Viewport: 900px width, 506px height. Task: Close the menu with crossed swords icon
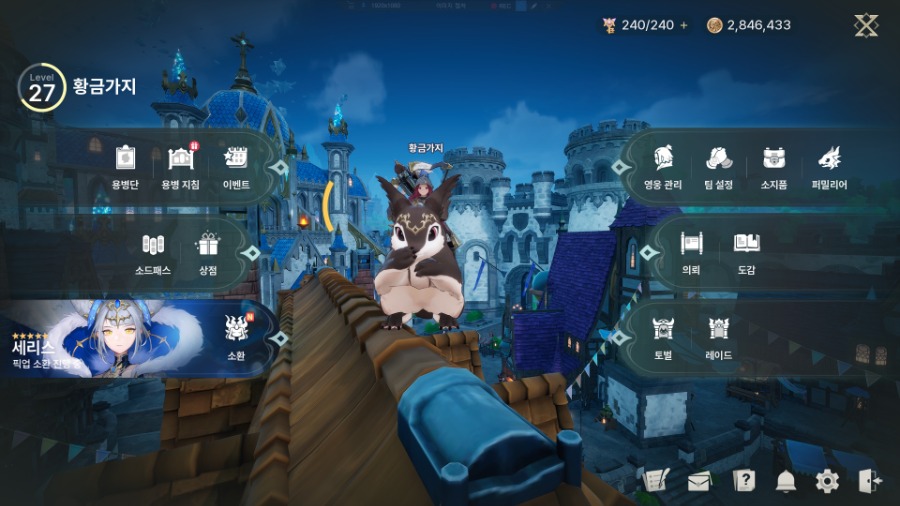[866, 25]
